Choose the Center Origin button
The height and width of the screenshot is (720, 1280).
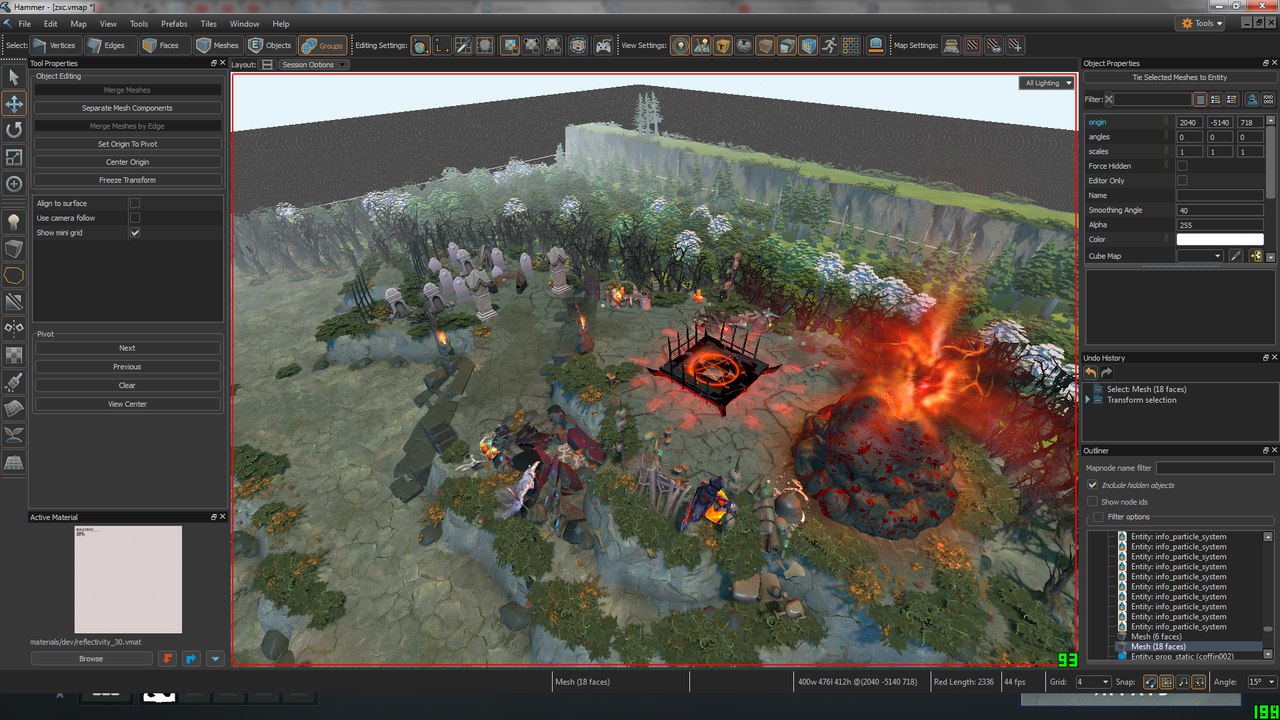pos(127,162)
